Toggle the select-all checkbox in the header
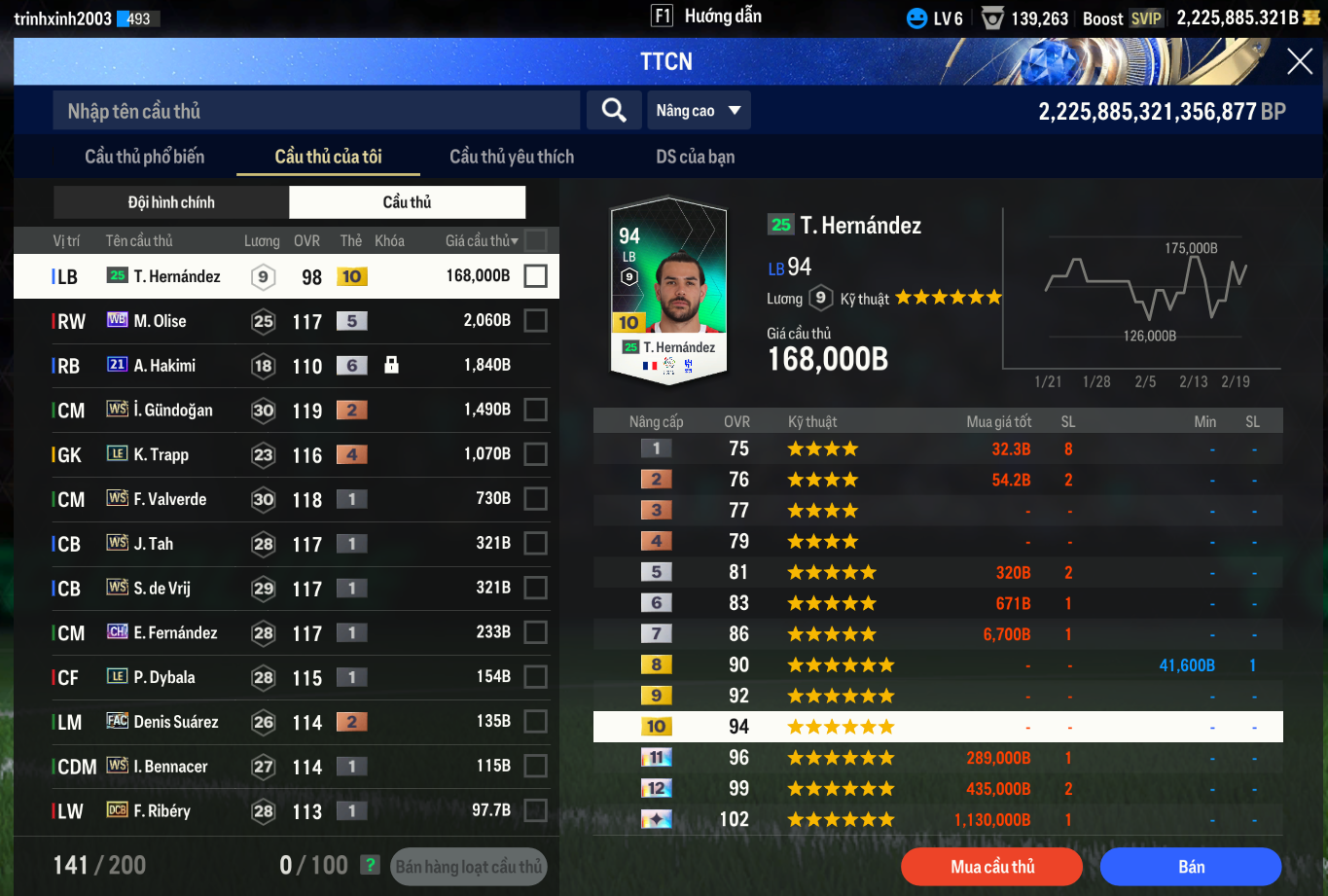1328x896 pixels. point(535,240)
